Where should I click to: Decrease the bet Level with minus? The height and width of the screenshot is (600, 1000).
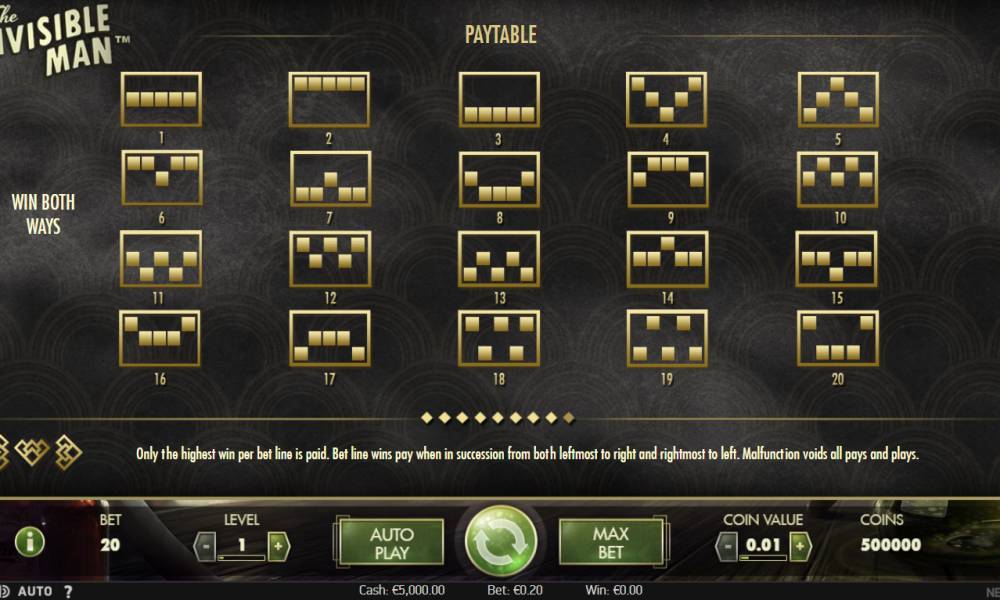[203, 546]
